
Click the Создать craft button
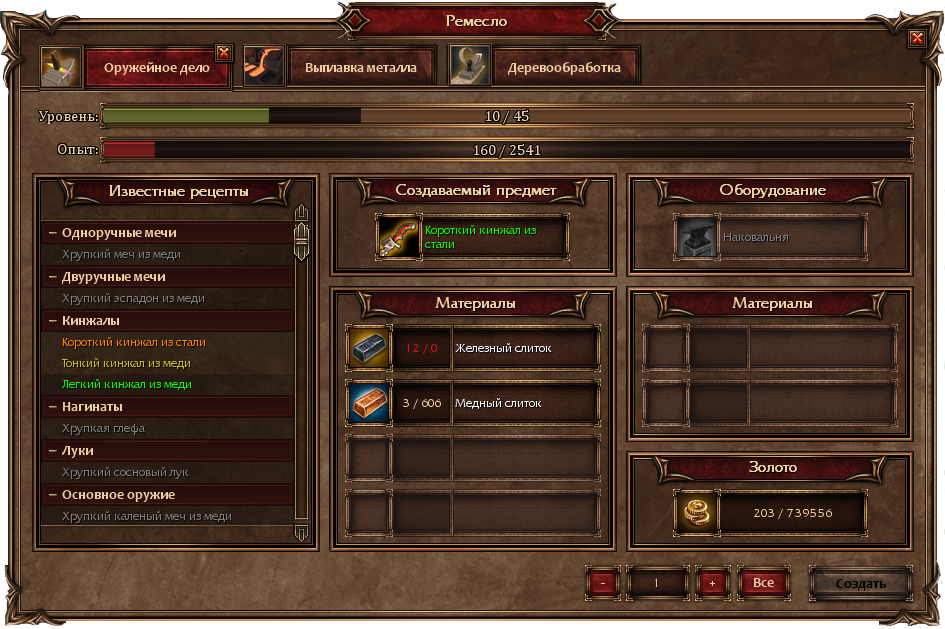860,582
